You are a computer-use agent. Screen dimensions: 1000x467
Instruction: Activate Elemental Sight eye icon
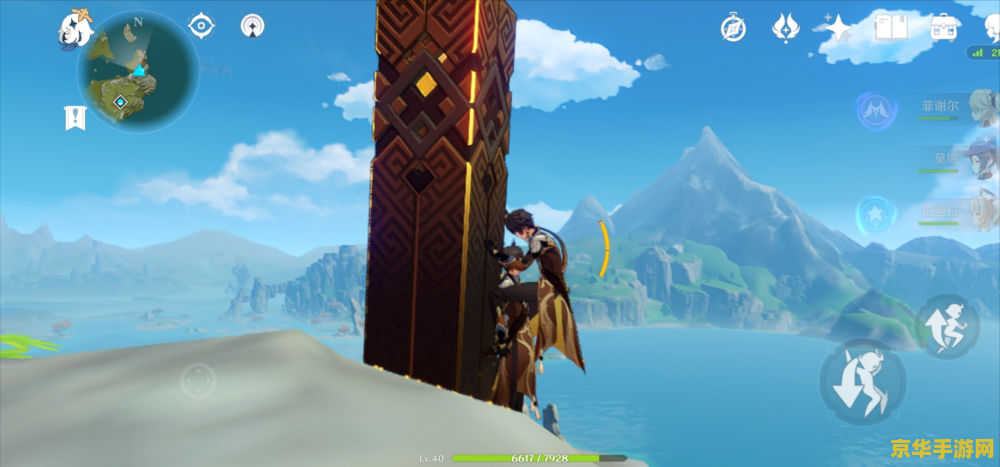[202, 26]
